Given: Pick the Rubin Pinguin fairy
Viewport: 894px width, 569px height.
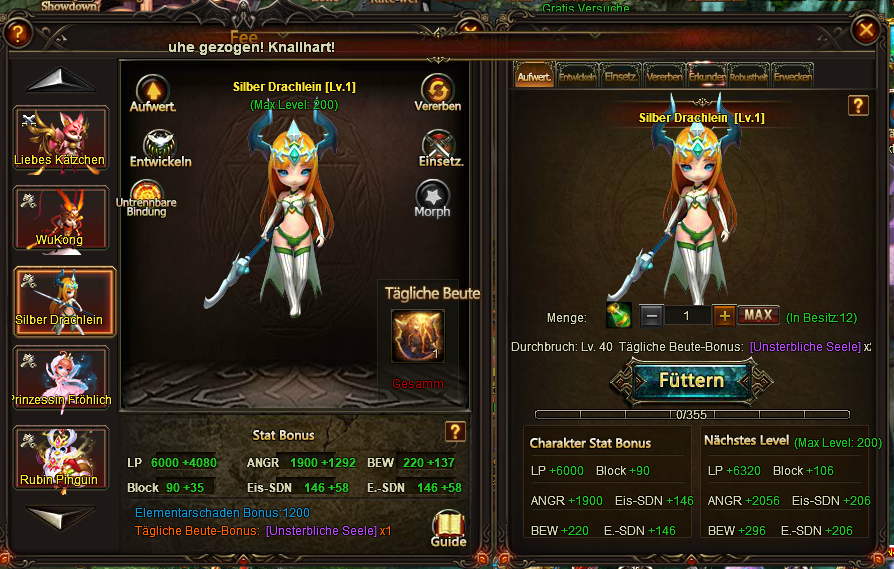Looking at the screenshot, I should coord(61,457).
